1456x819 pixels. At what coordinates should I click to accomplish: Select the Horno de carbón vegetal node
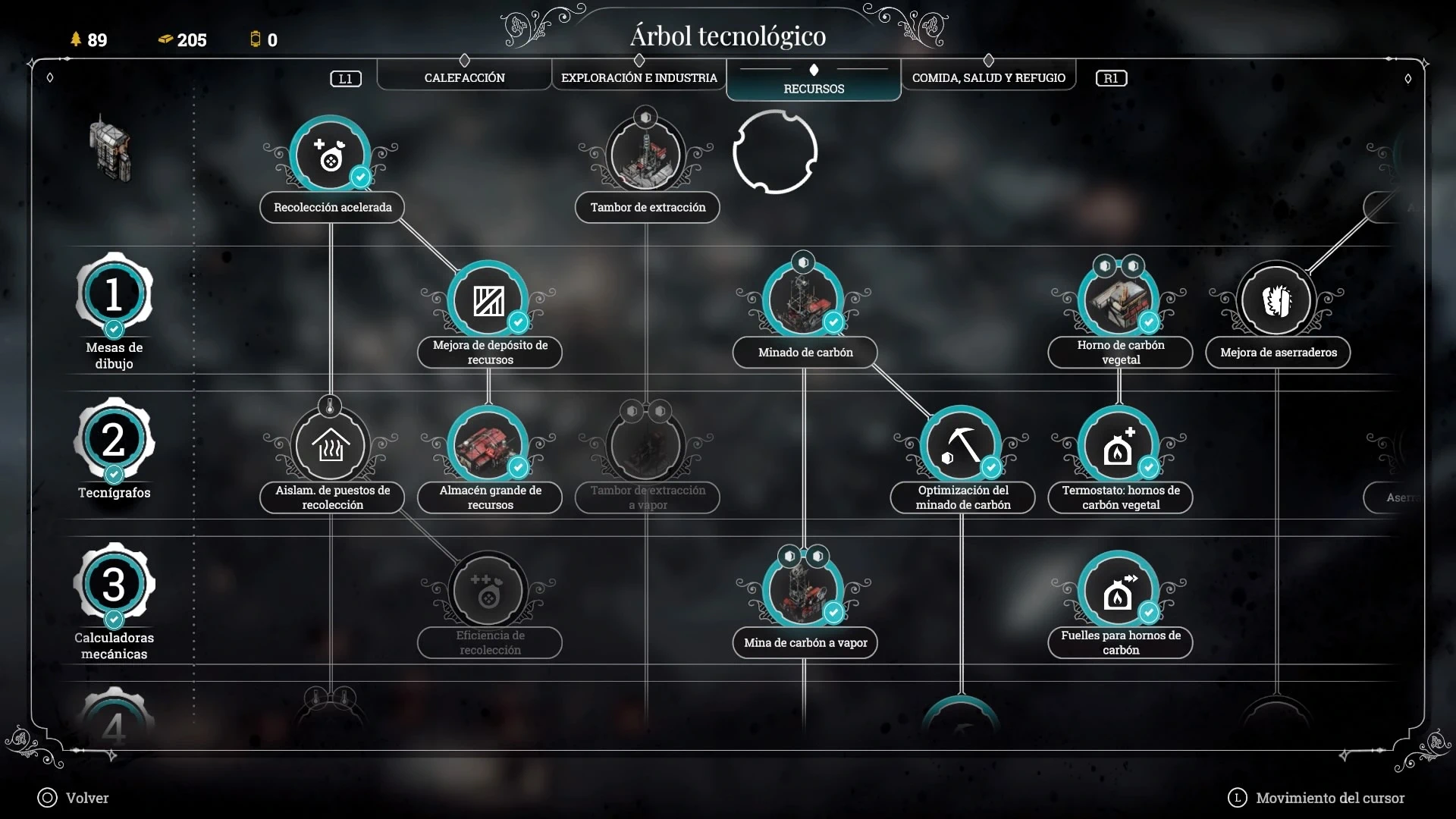pos(1119,300)
